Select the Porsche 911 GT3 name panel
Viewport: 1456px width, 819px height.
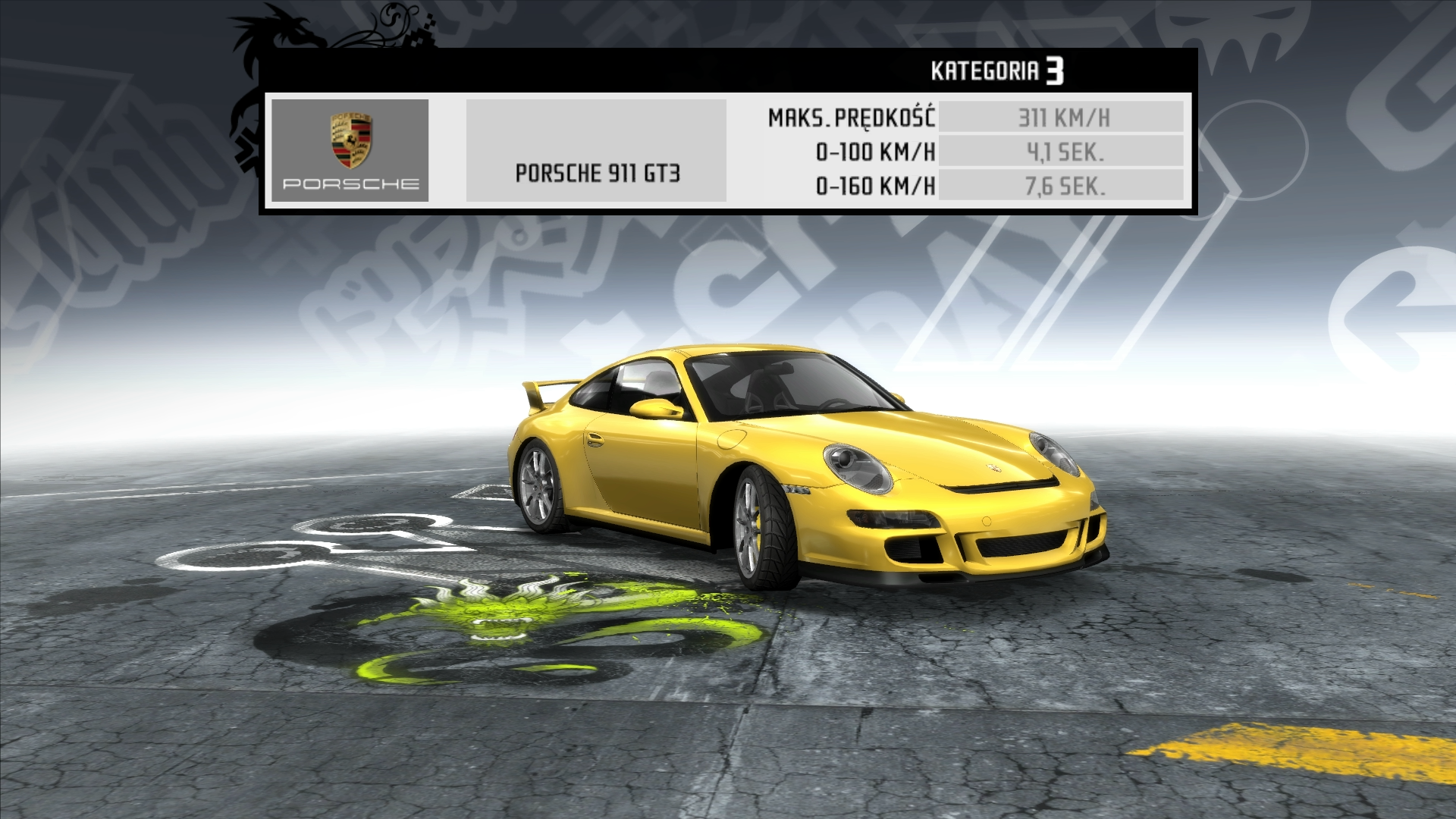(x=596, y=151)
